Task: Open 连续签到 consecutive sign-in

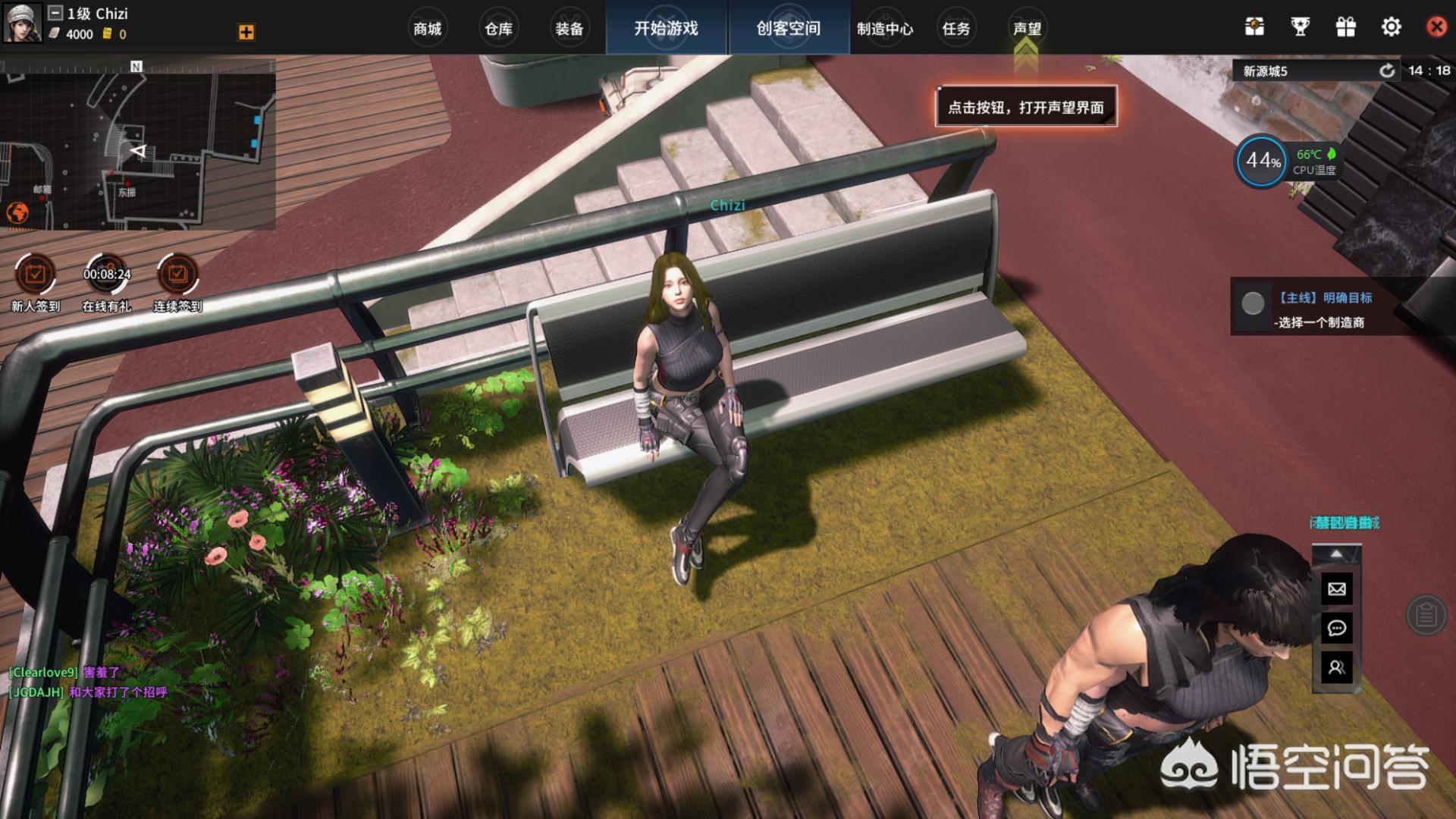Action: (177, 275)
